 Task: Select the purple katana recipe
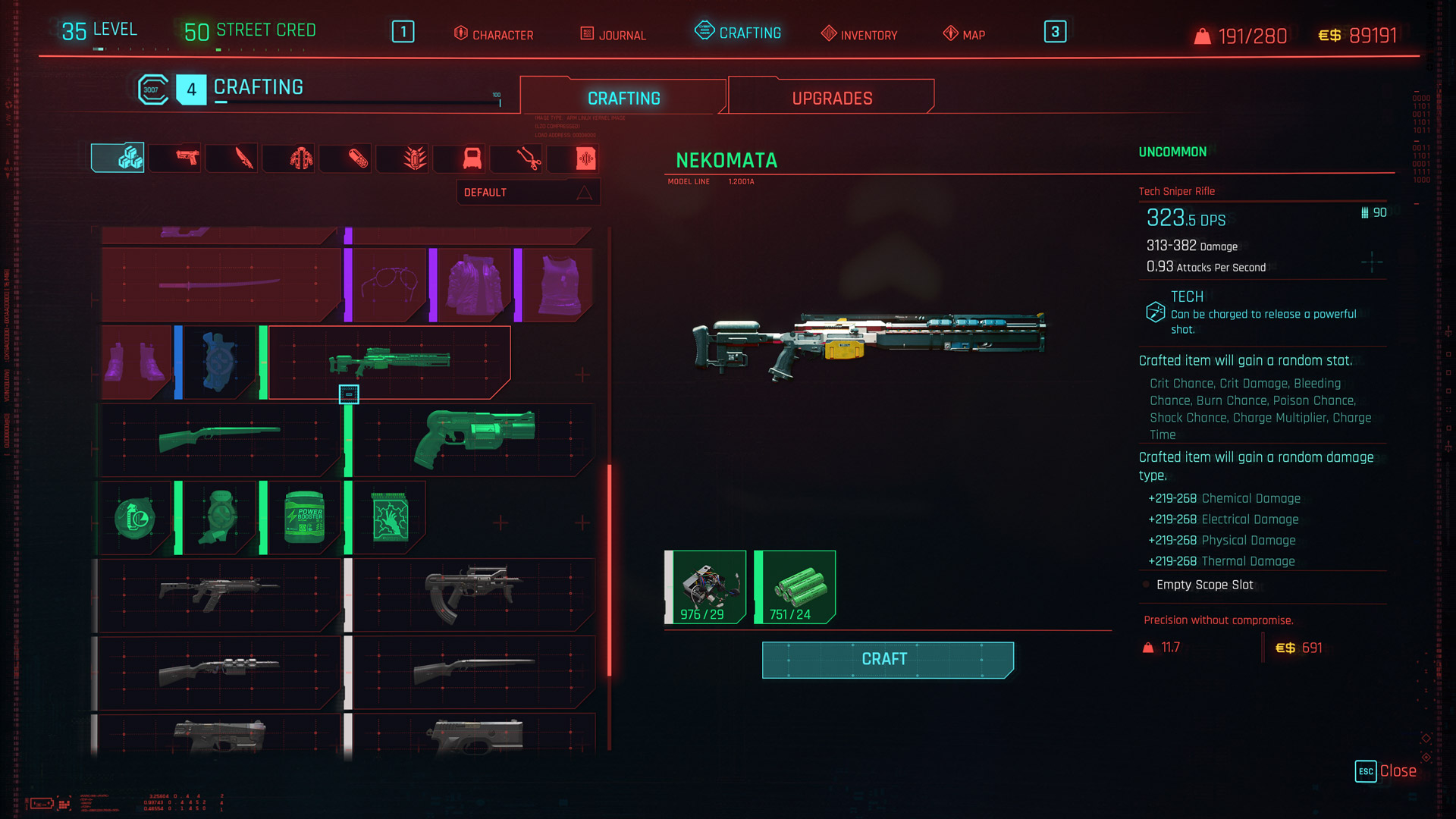coord(219,285)
